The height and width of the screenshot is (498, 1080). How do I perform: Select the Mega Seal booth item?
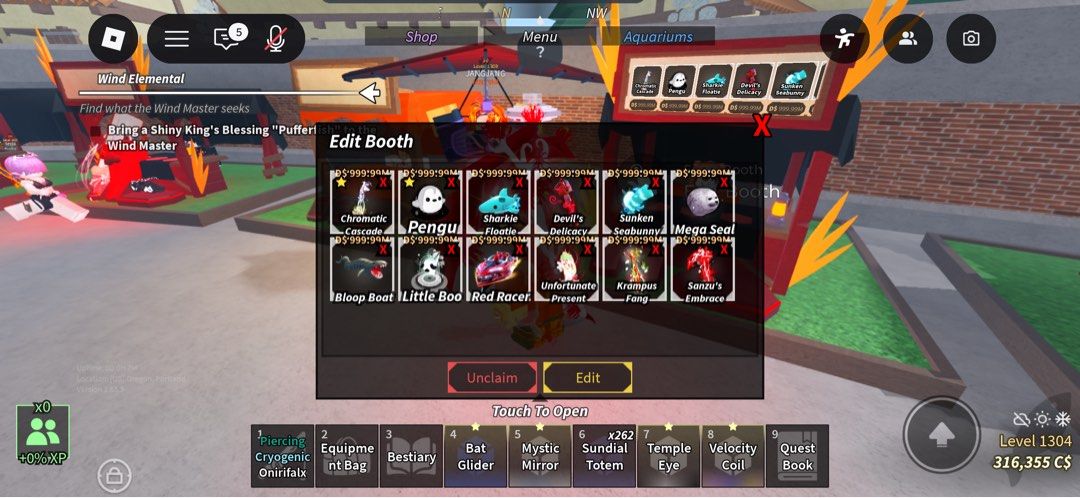click(x=704, y=203)
